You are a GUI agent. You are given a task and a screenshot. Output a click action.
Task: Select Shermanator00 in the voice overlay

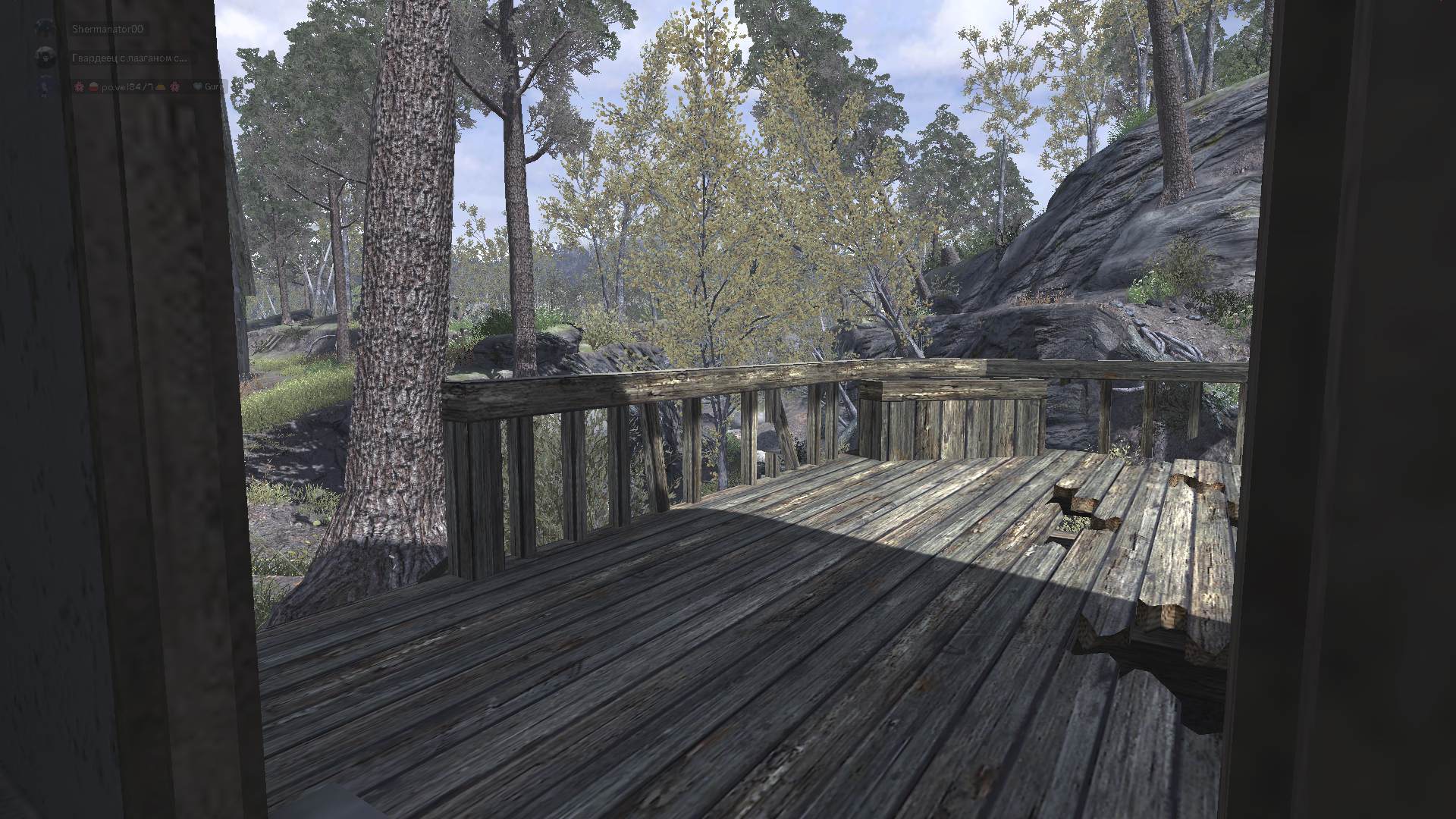coord(107,30)
